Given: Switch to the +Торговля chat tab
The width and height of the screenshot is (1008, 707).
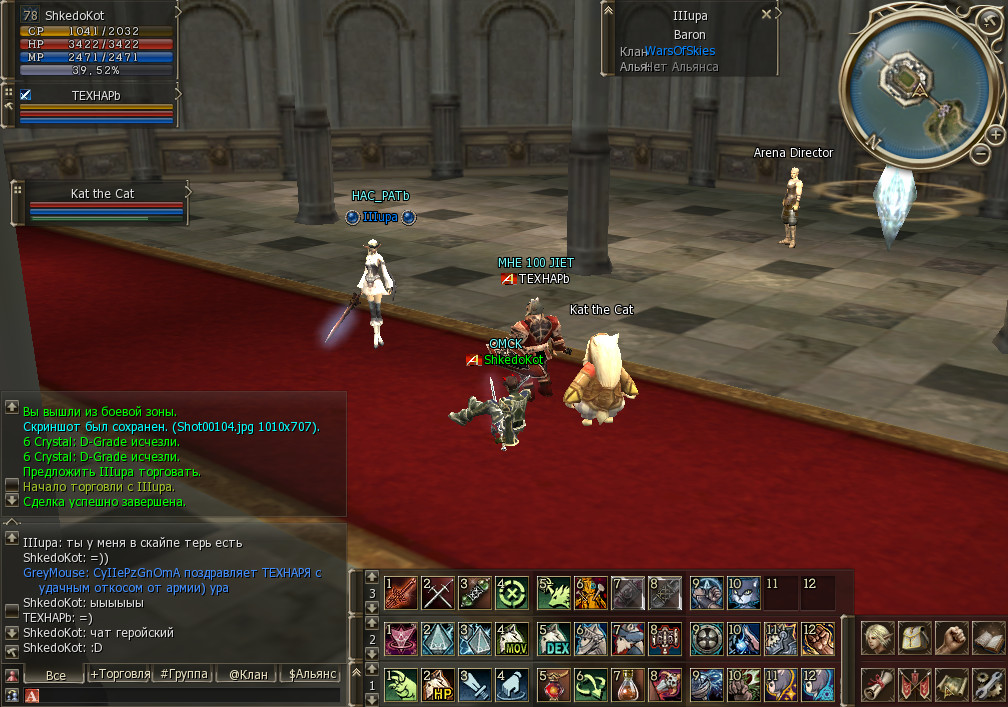Looking at the screenshot, I should click(120, 674).
